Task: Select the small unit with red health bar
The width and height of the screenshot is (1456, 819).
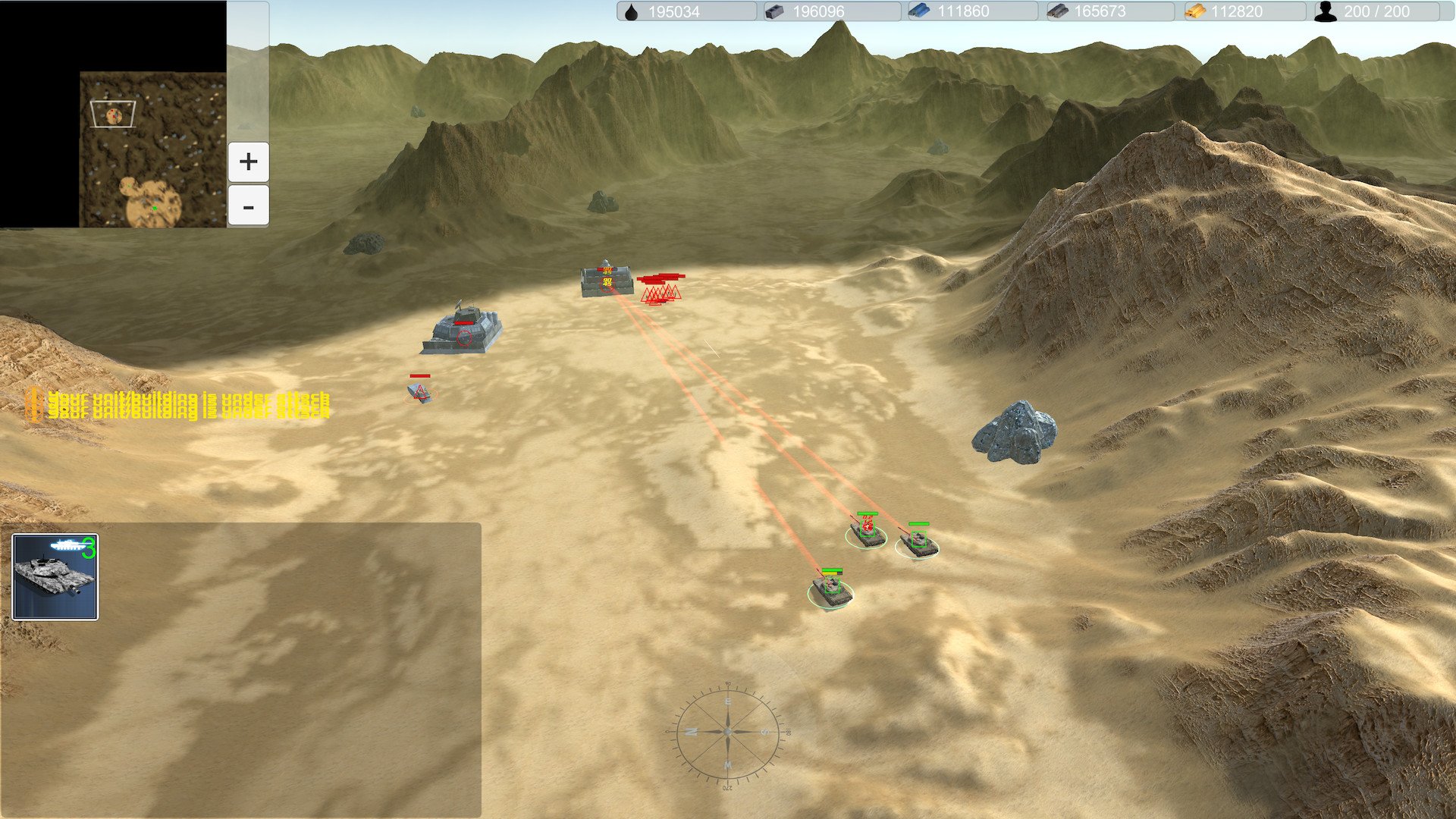Action: click(419, 392)
